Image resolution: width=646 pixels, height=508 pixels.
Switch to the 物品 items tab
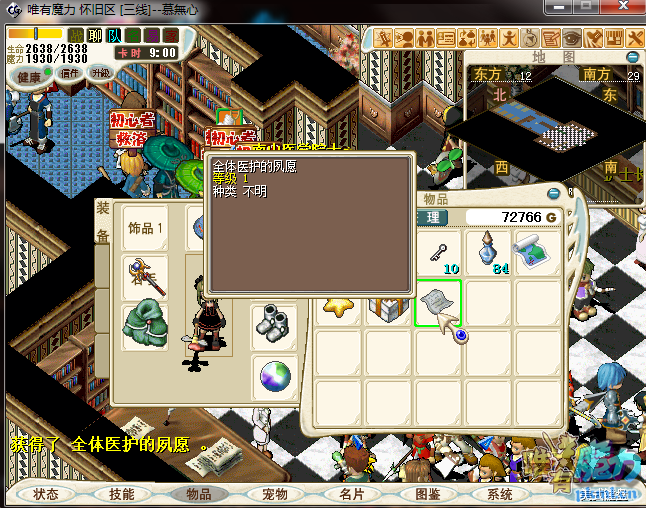tap(198, 494)
